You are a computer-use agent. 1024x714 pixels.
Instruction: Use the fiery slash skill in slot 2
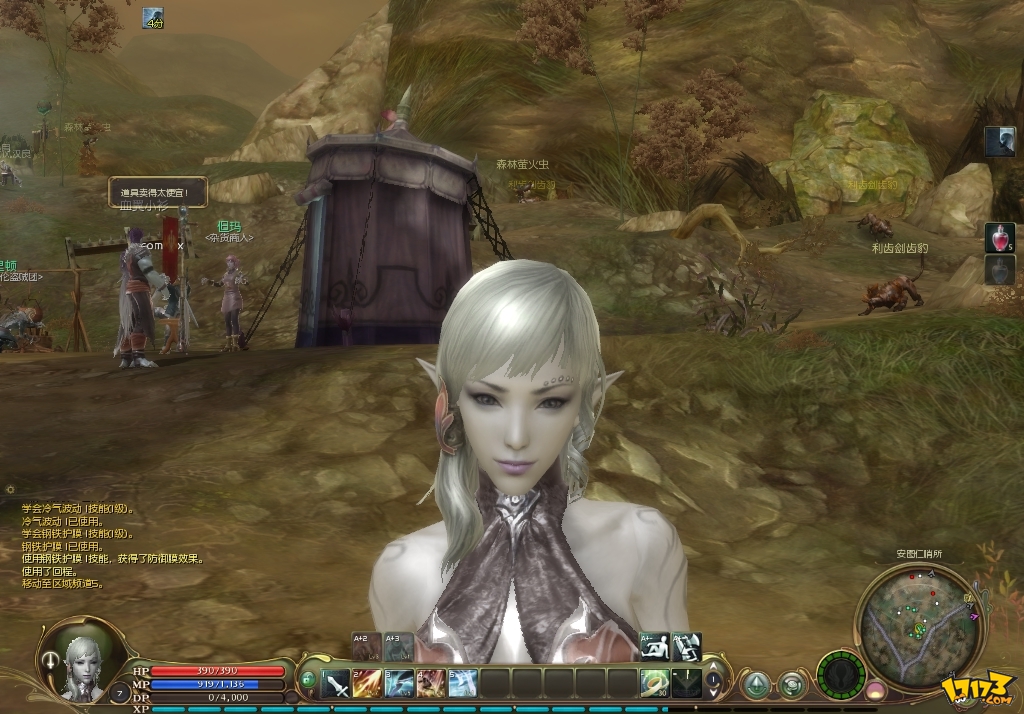367,683
